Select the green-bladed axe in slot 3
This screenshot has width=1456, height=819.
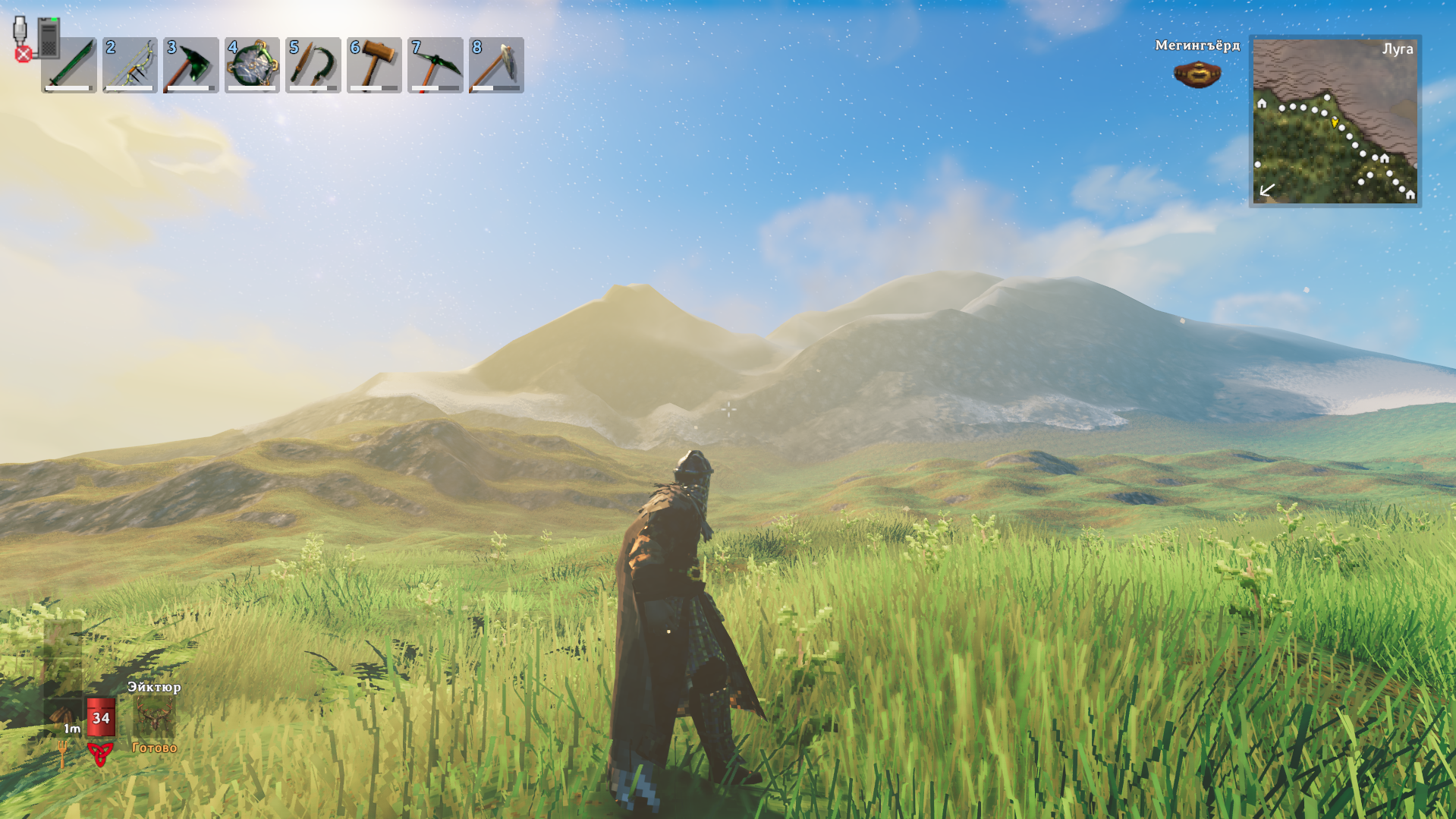pyautogui.click(x=191, y=65)
